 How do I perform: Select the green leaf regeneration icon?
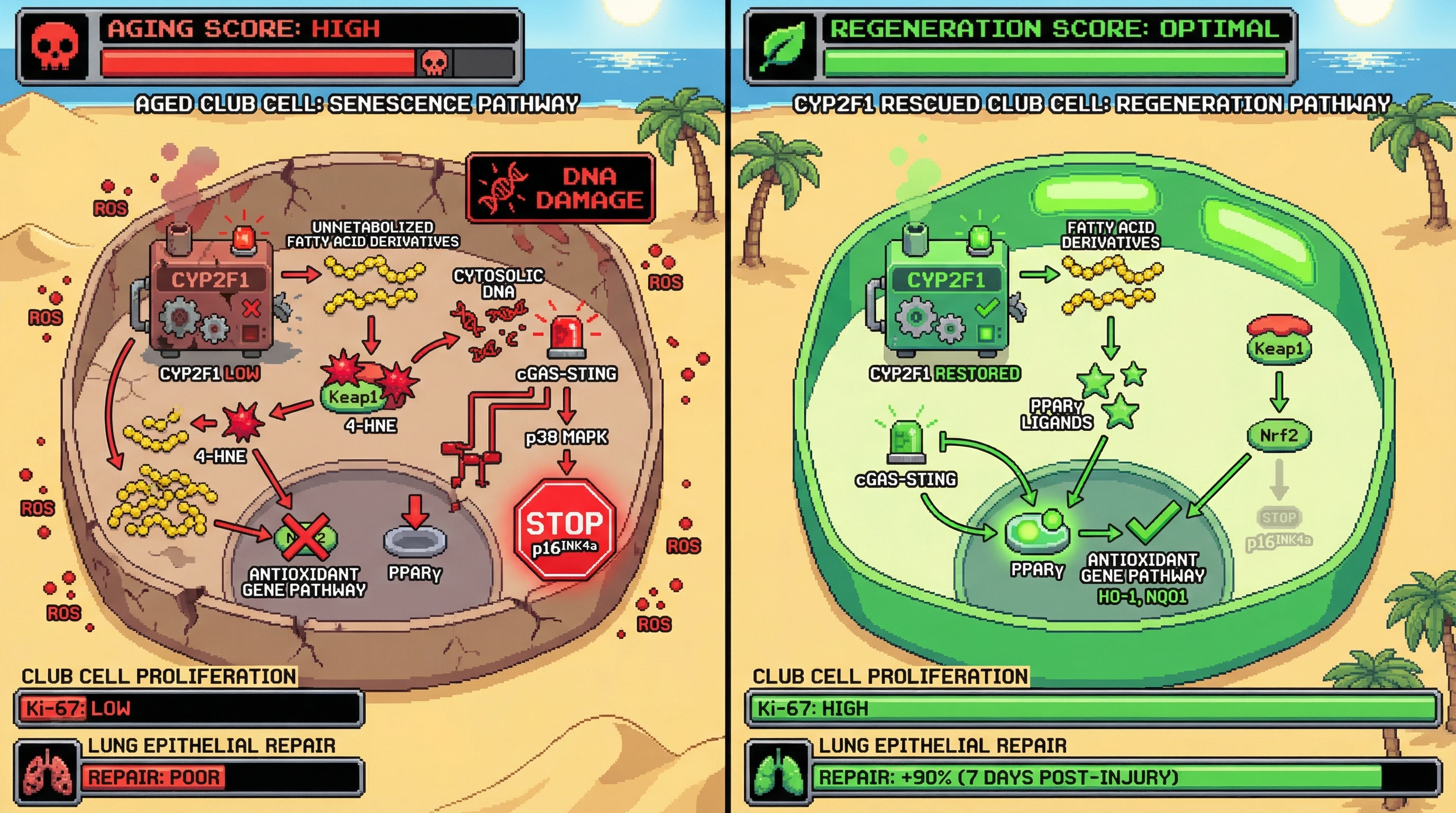click(x=782, y=48)
